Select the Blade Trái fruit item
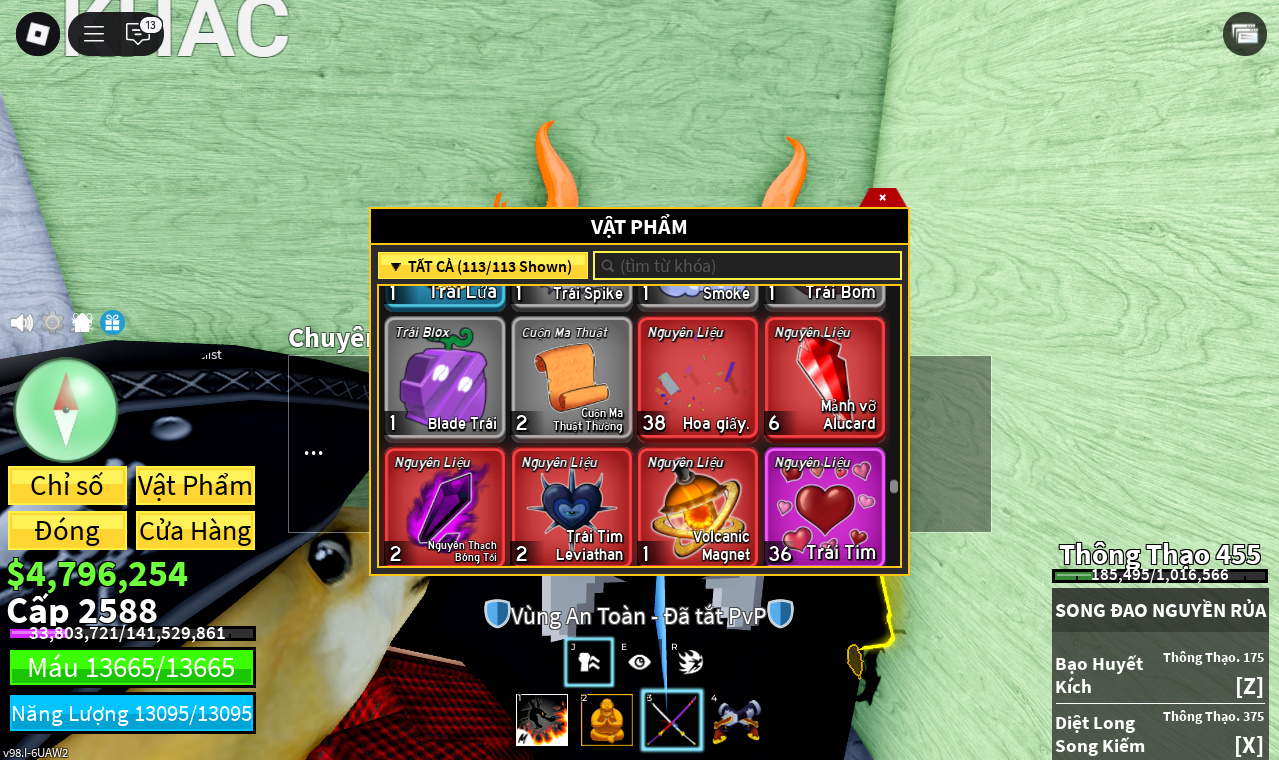 click(x=445, y=379)
